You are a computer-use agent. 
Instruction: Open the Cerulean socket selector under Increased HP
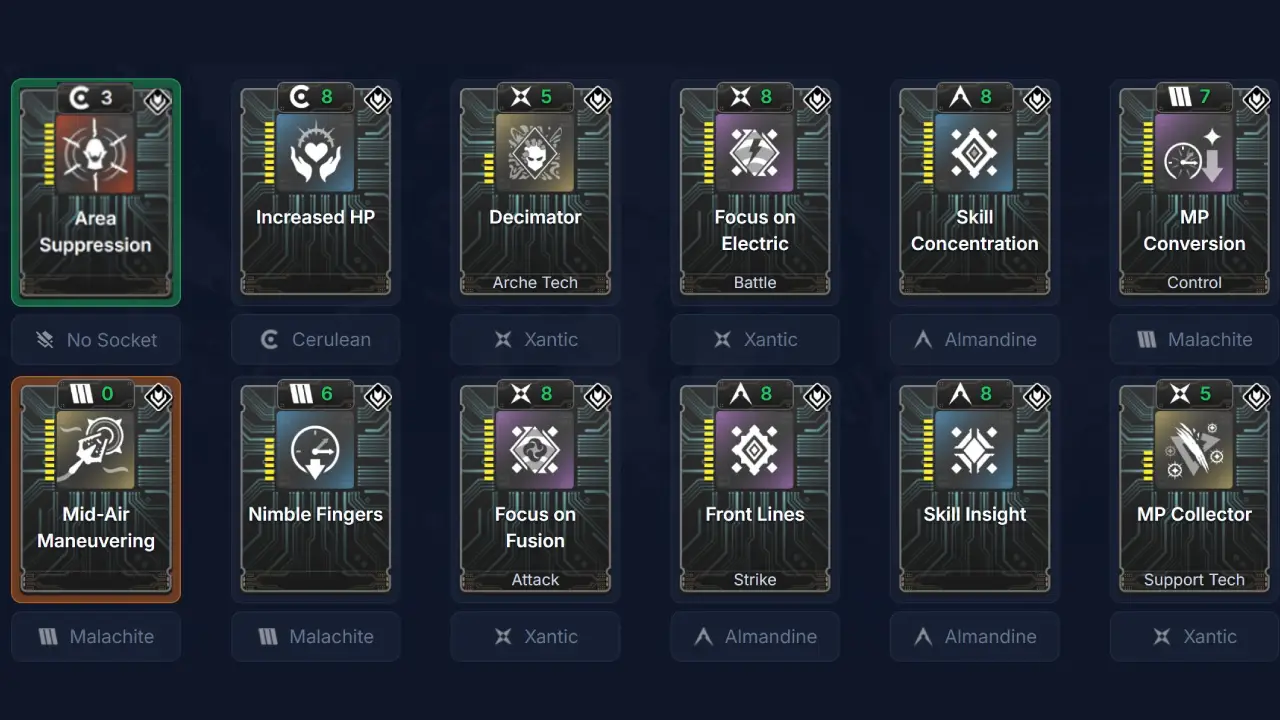[x=316, y=339]
